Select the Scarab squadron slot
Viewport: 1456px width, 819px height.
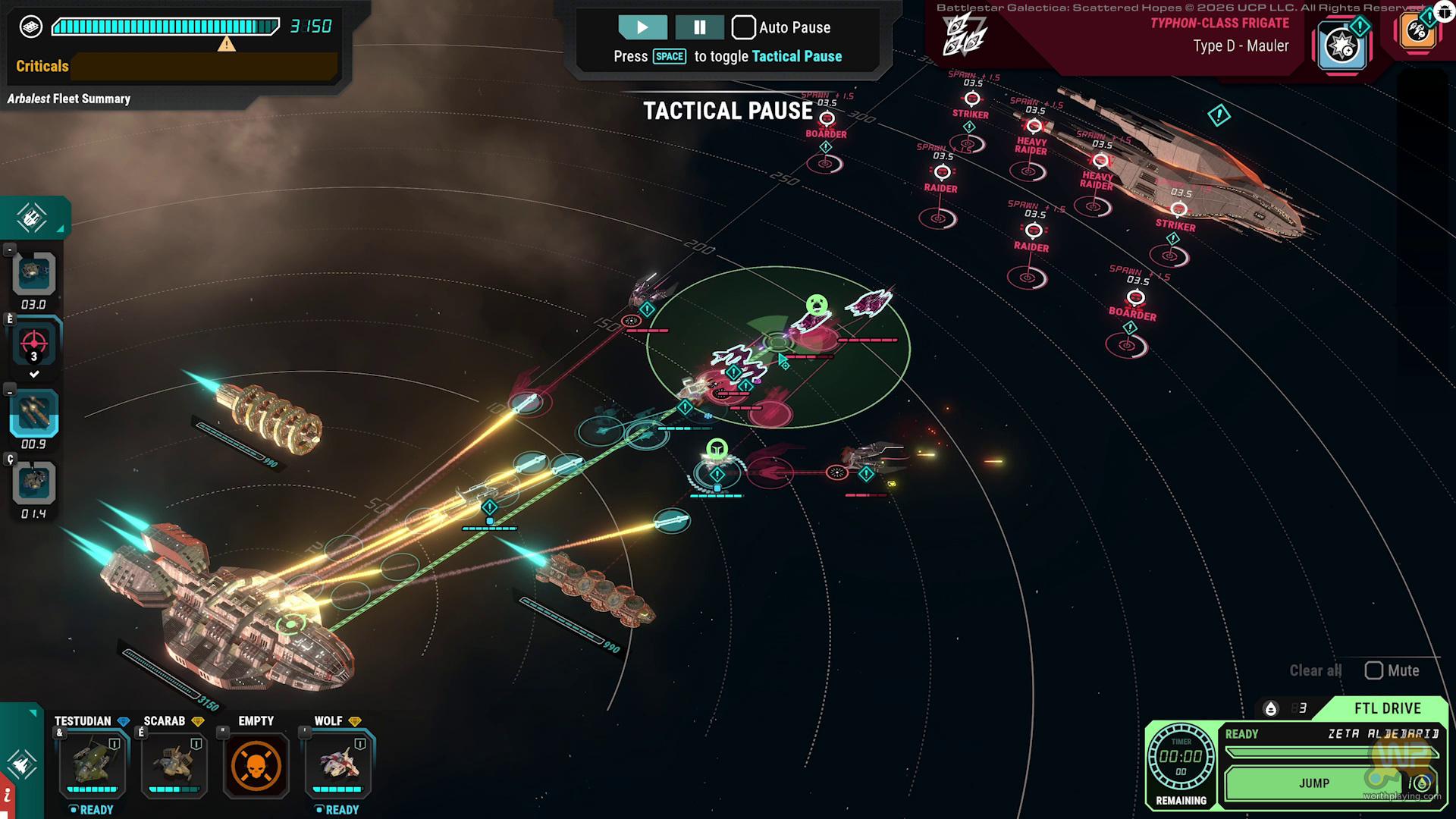(x=174, y=764)
